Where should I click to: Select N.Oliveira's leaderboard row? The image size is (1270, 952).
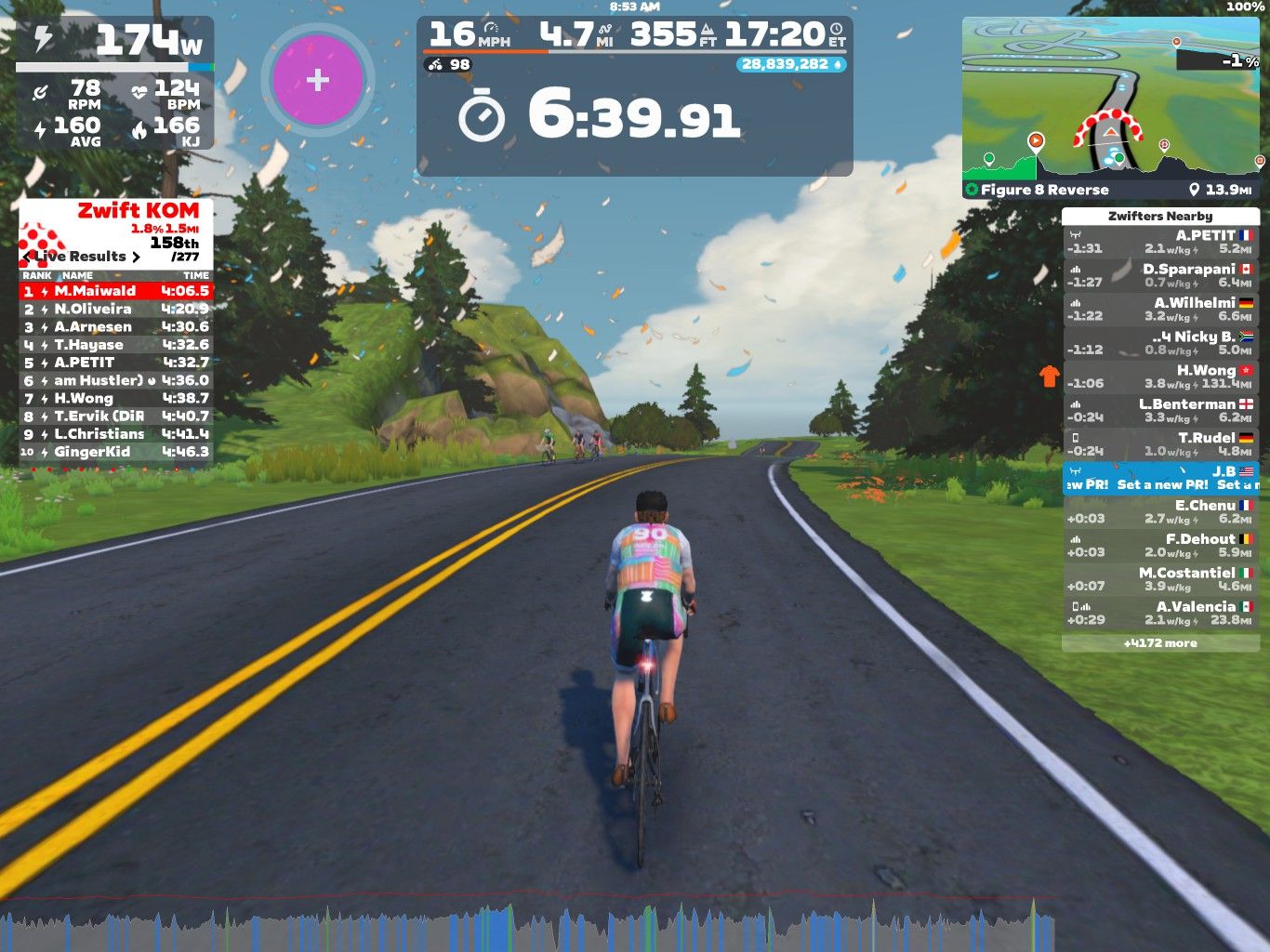point(116,309)
